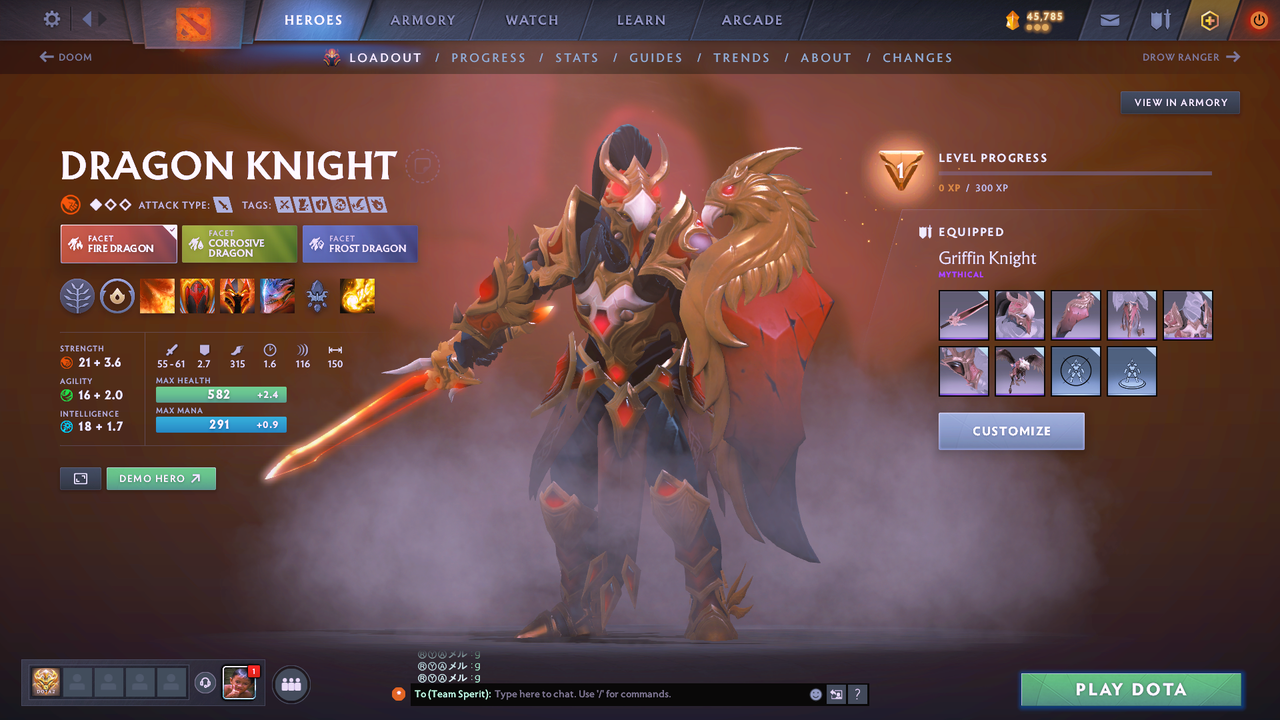
Task: Enable the Frost Dragon facet
Action: pos(359,243)
